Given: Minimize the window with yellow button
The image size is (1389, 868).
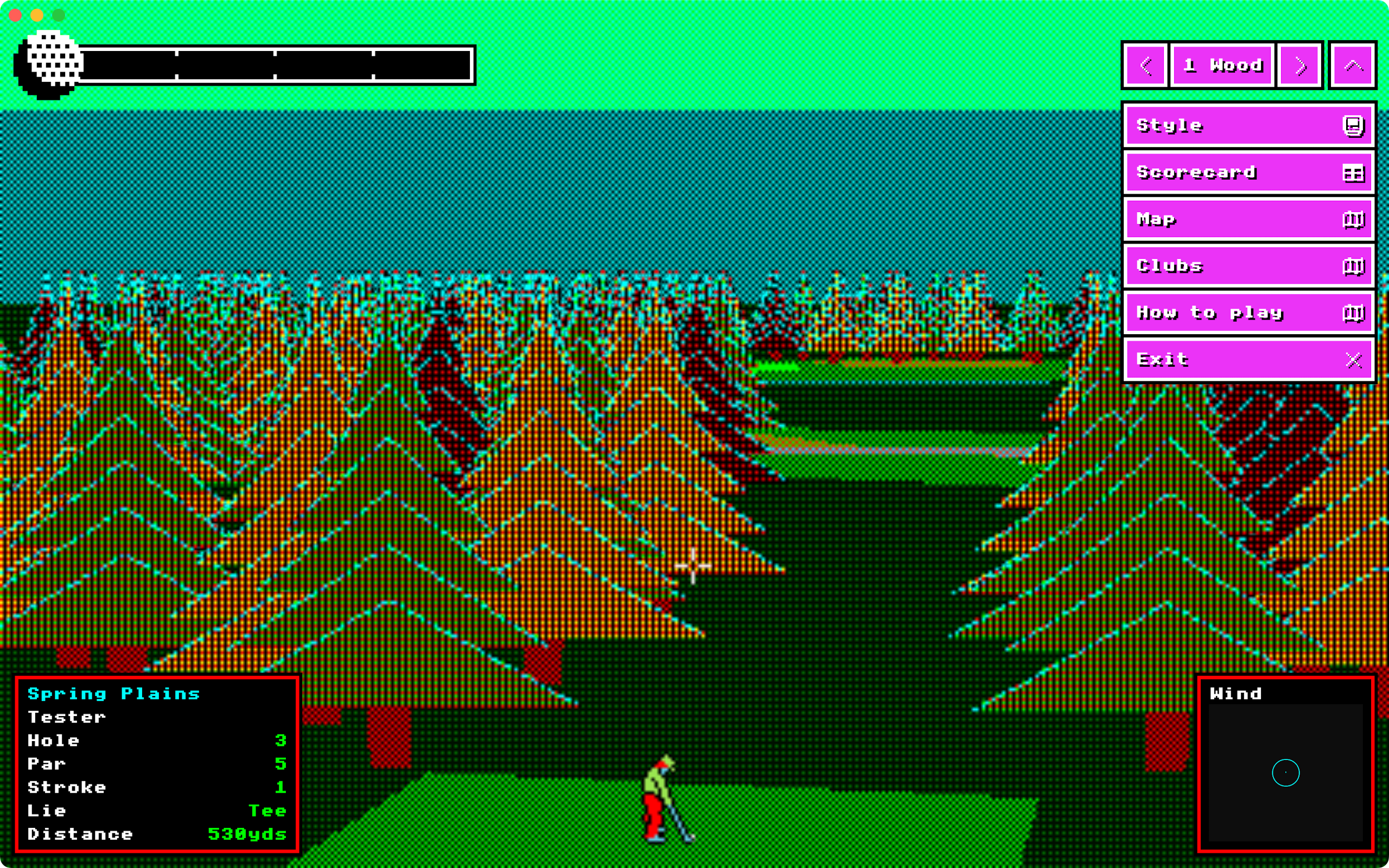Looking at the screenshot, I should tap(37, 15).
